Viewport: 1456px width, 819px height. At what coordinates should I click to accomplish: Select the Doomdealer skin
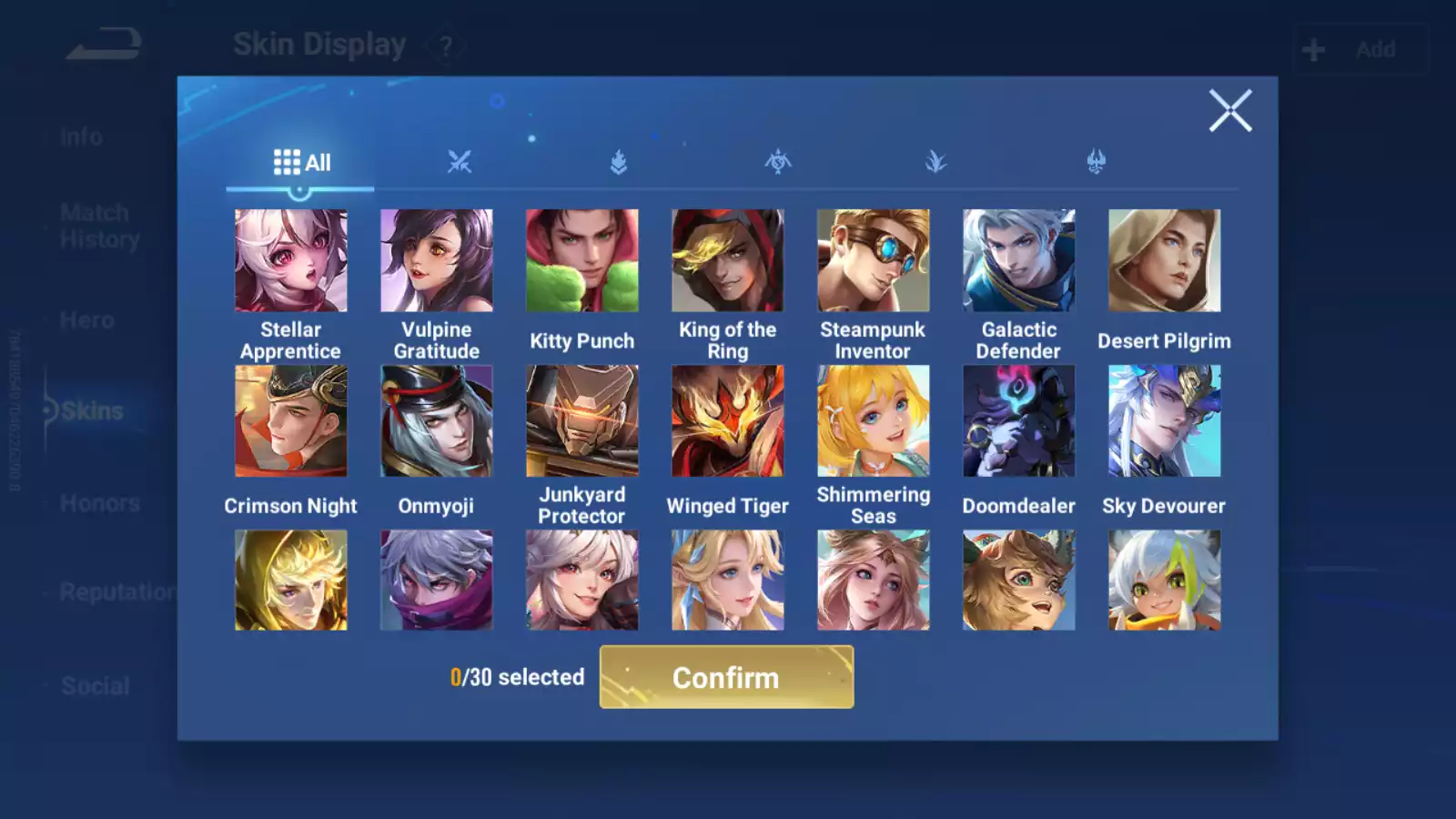click(1019, 421)
